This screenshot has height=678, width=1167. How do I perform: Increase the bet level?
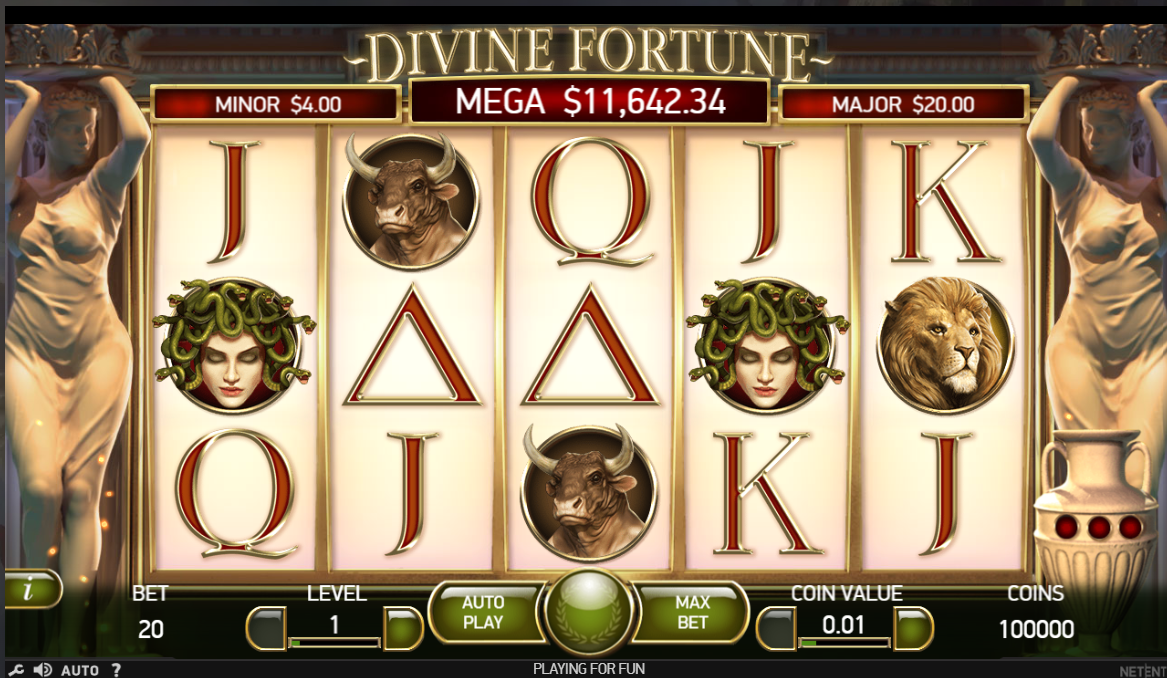click(x=403, y=628)
